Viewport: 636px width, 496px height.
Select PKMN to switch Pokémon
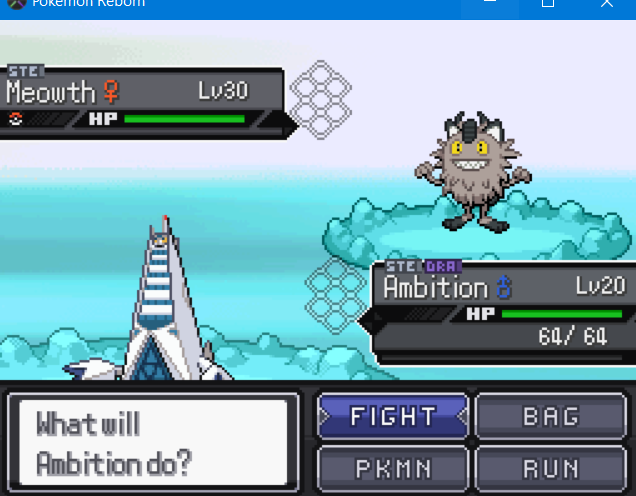click(393, 466)
